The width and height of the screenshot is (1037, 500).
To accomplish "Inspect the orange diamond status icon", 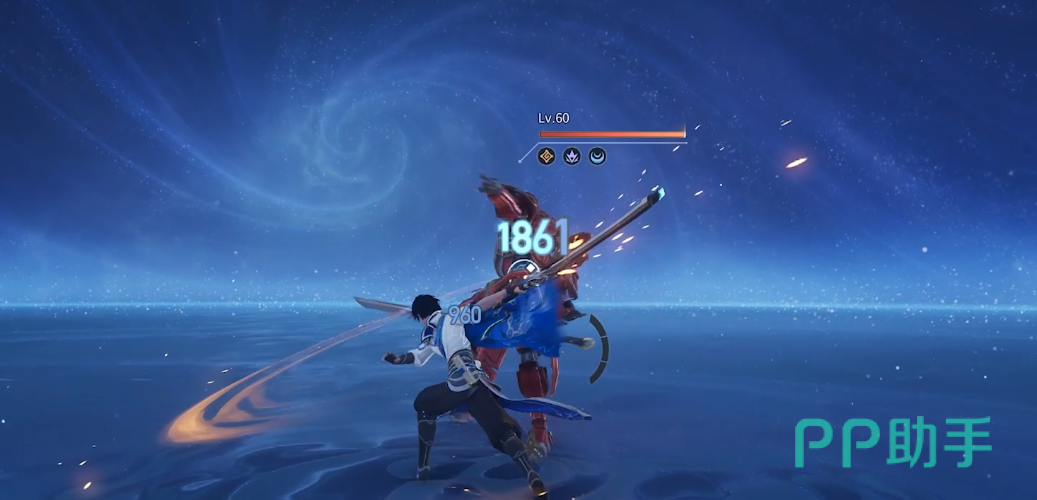I will (547, 156).
